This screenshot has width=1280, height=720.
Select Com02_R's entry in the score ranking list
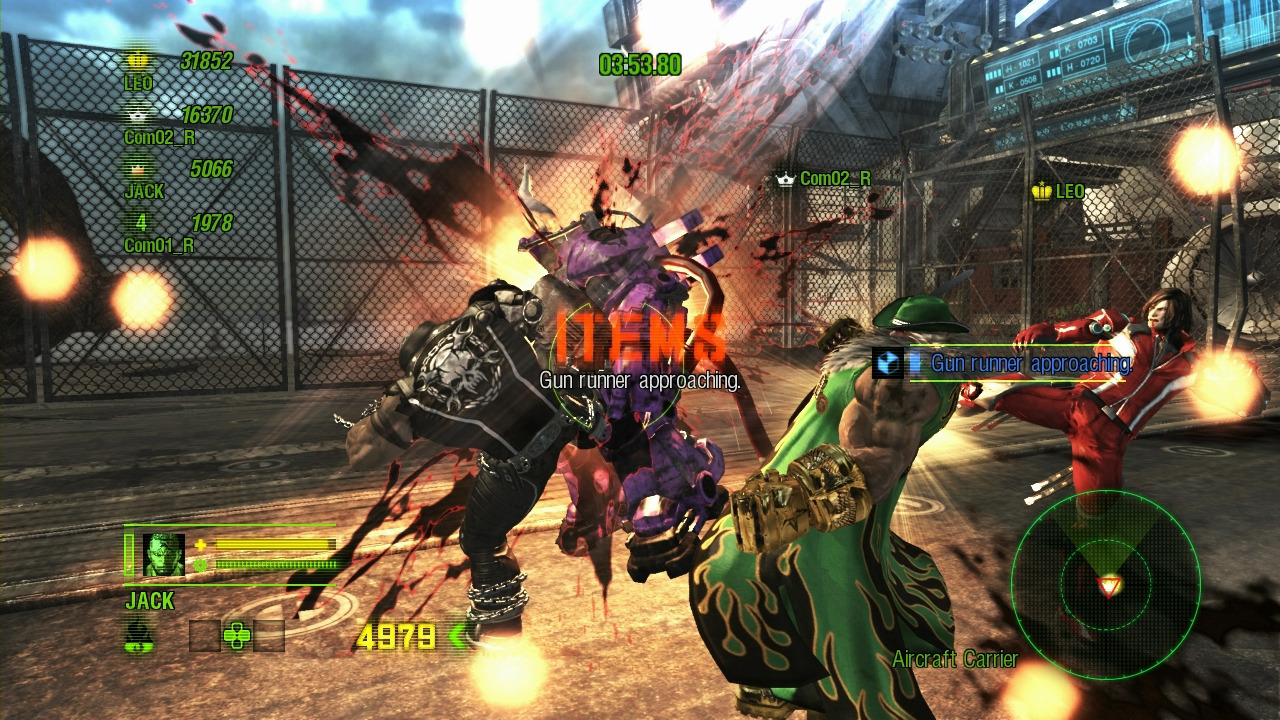[x=178, y=124]
